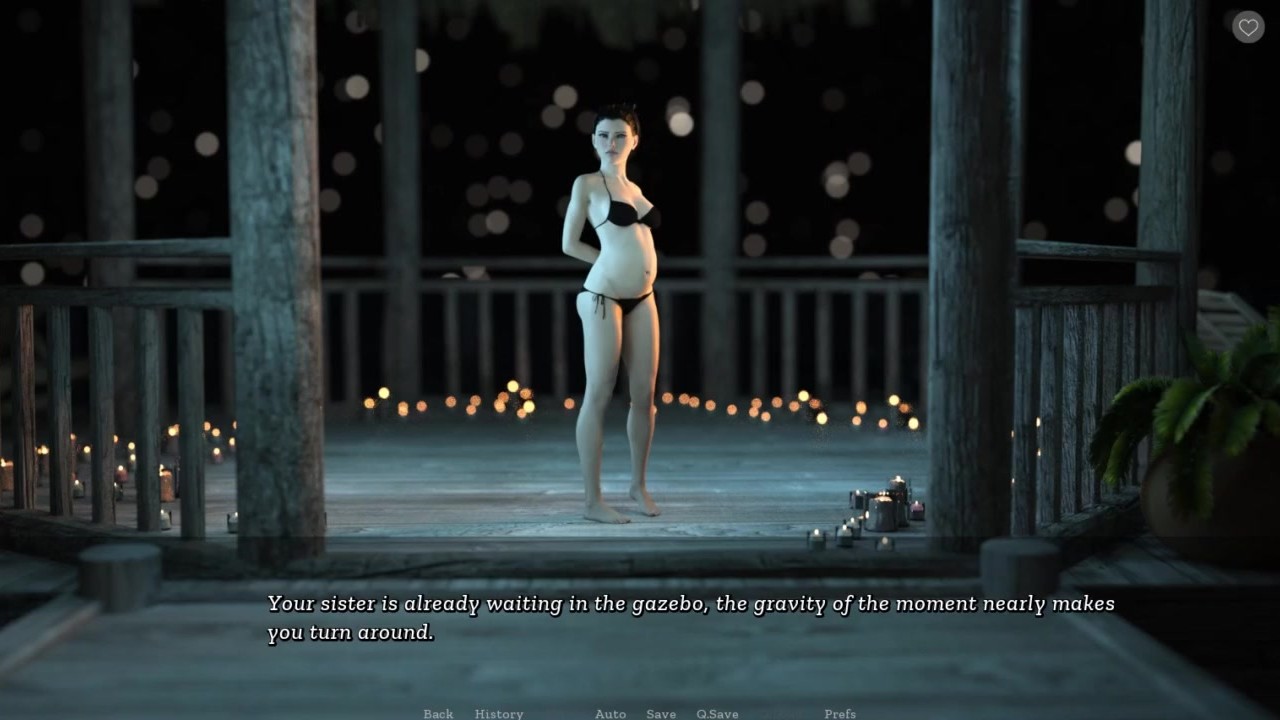Perform a quick save with Q.Save

coord(717,713)
